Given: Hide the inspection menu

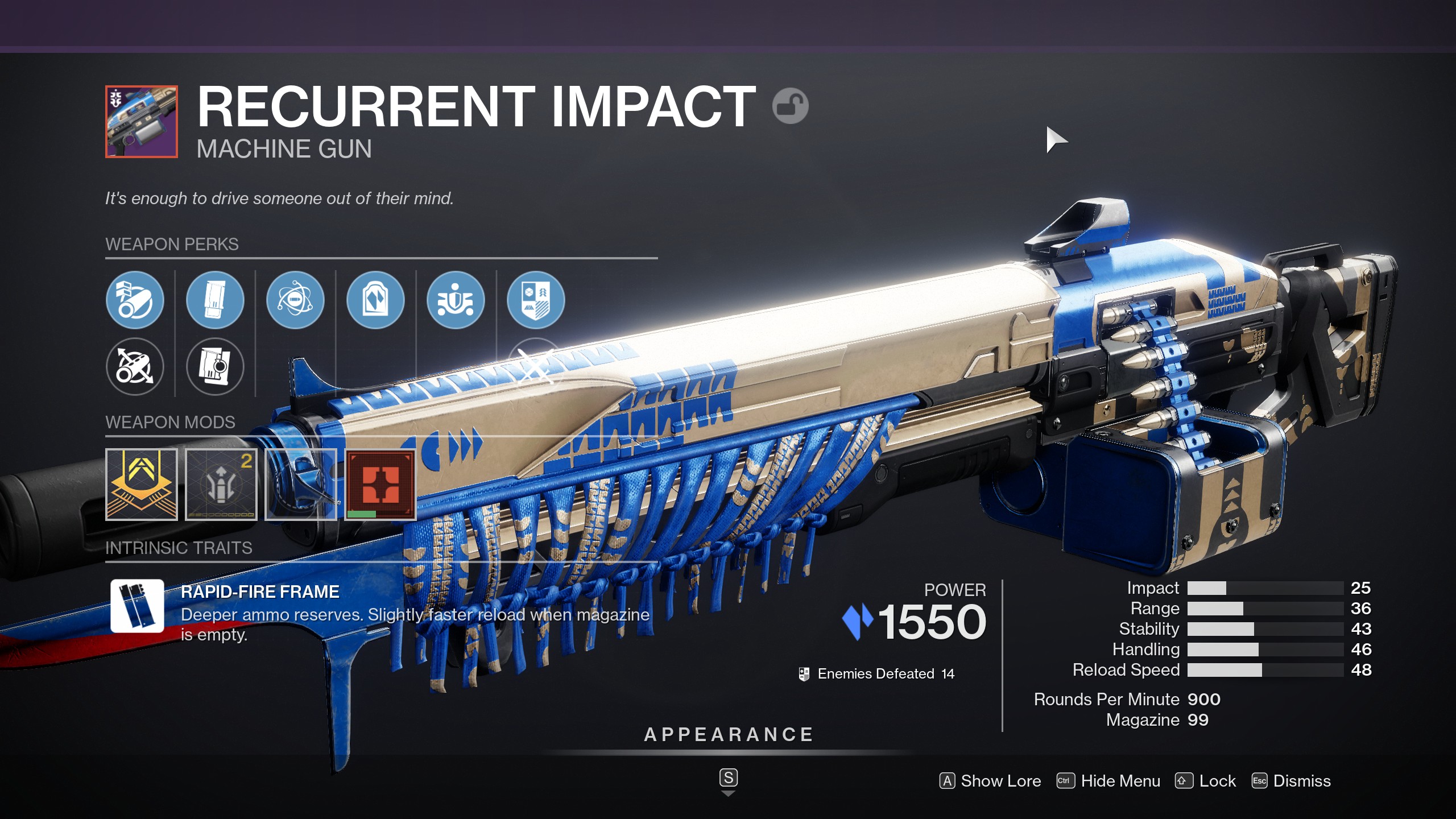Looking at the screenshot, I should (x=1108, y=781).
